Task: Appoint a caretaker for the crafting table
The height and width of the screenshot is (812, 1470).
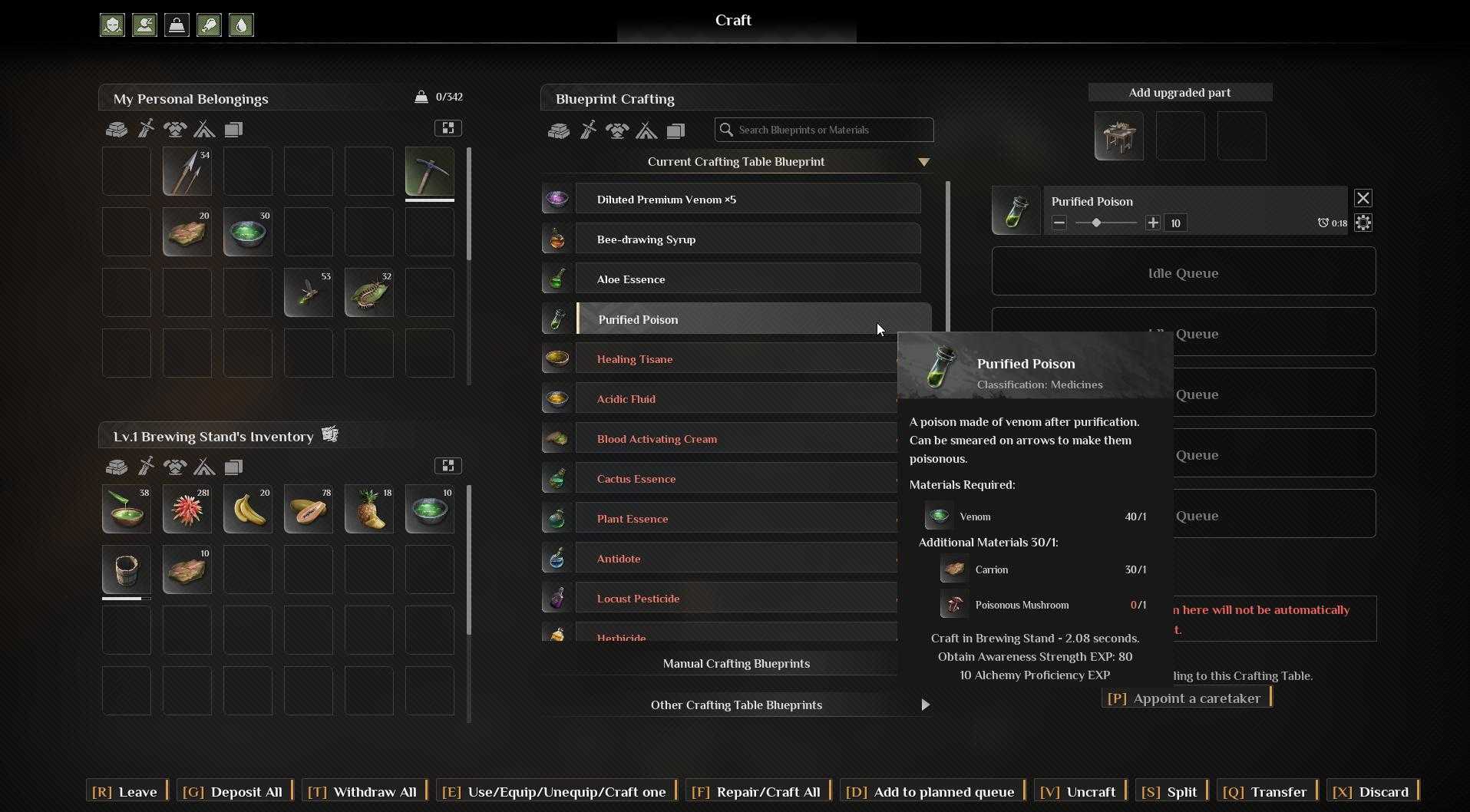Action: point(1187,698)
